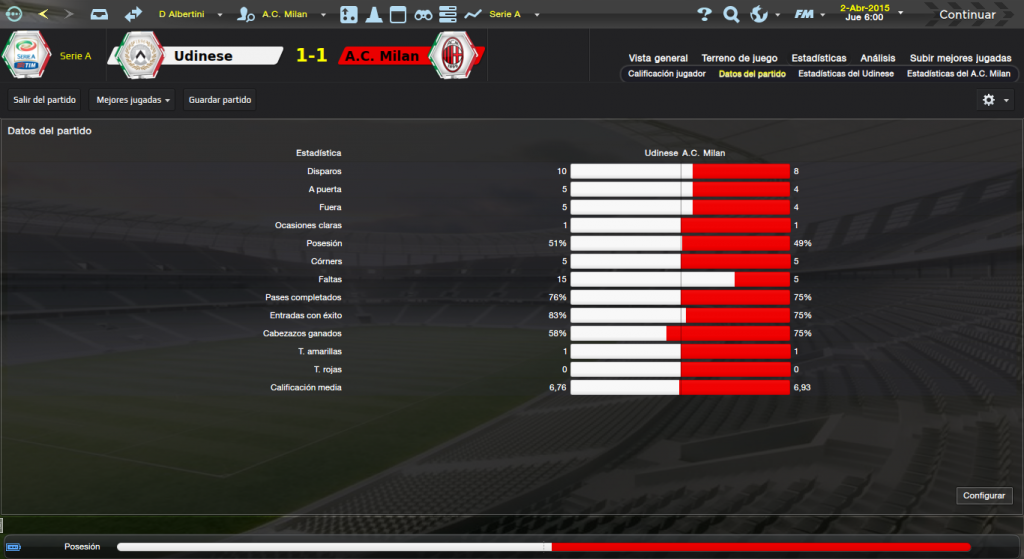Click the Continuar button
The height and width of the screenshot is (559, 1024).
coord(967,15)
